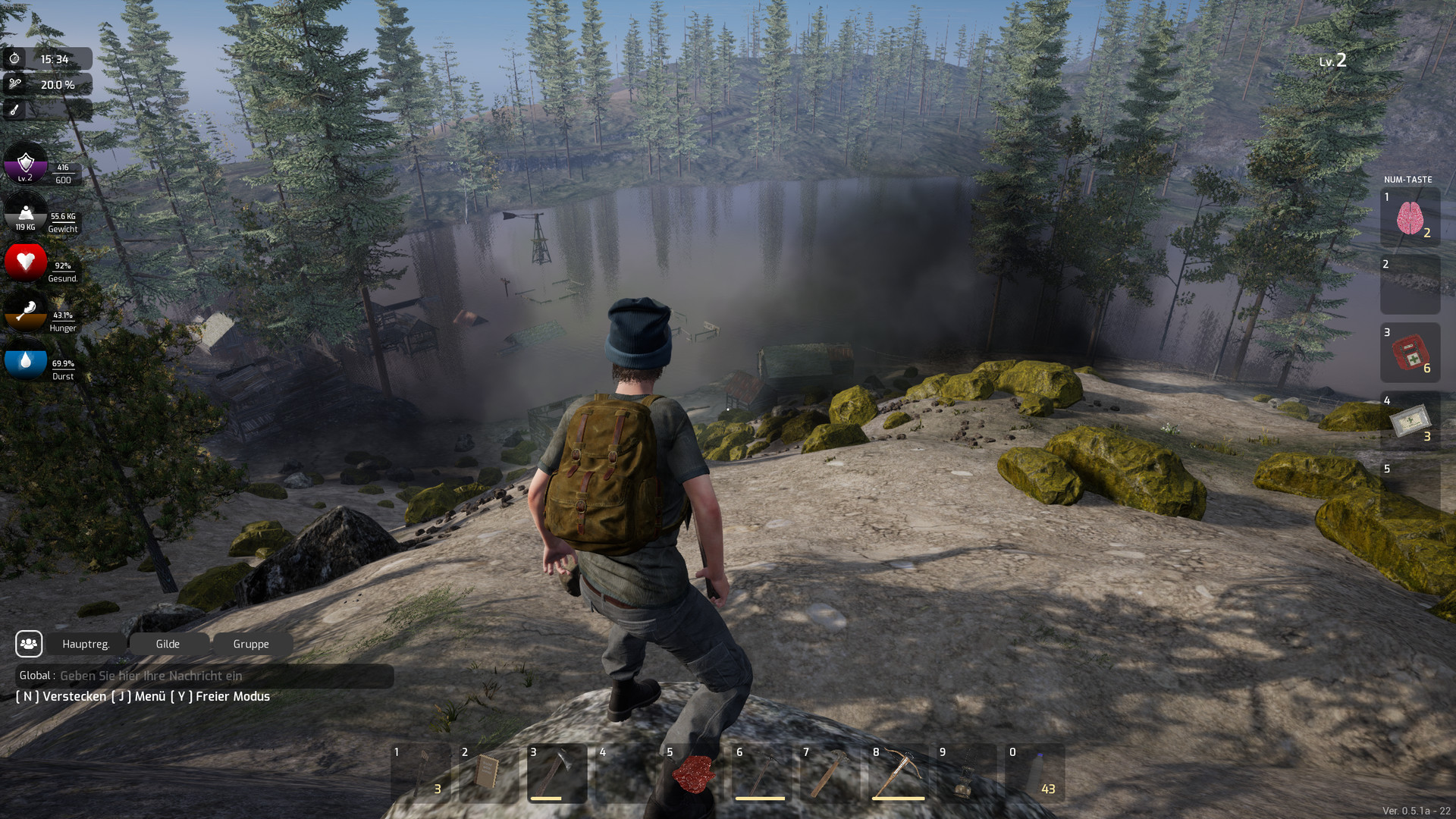Switch to the Gruppe chat tab
The width and height of the screenshot is (1456, 819).
pyautogui.click(x=252, y=644)
